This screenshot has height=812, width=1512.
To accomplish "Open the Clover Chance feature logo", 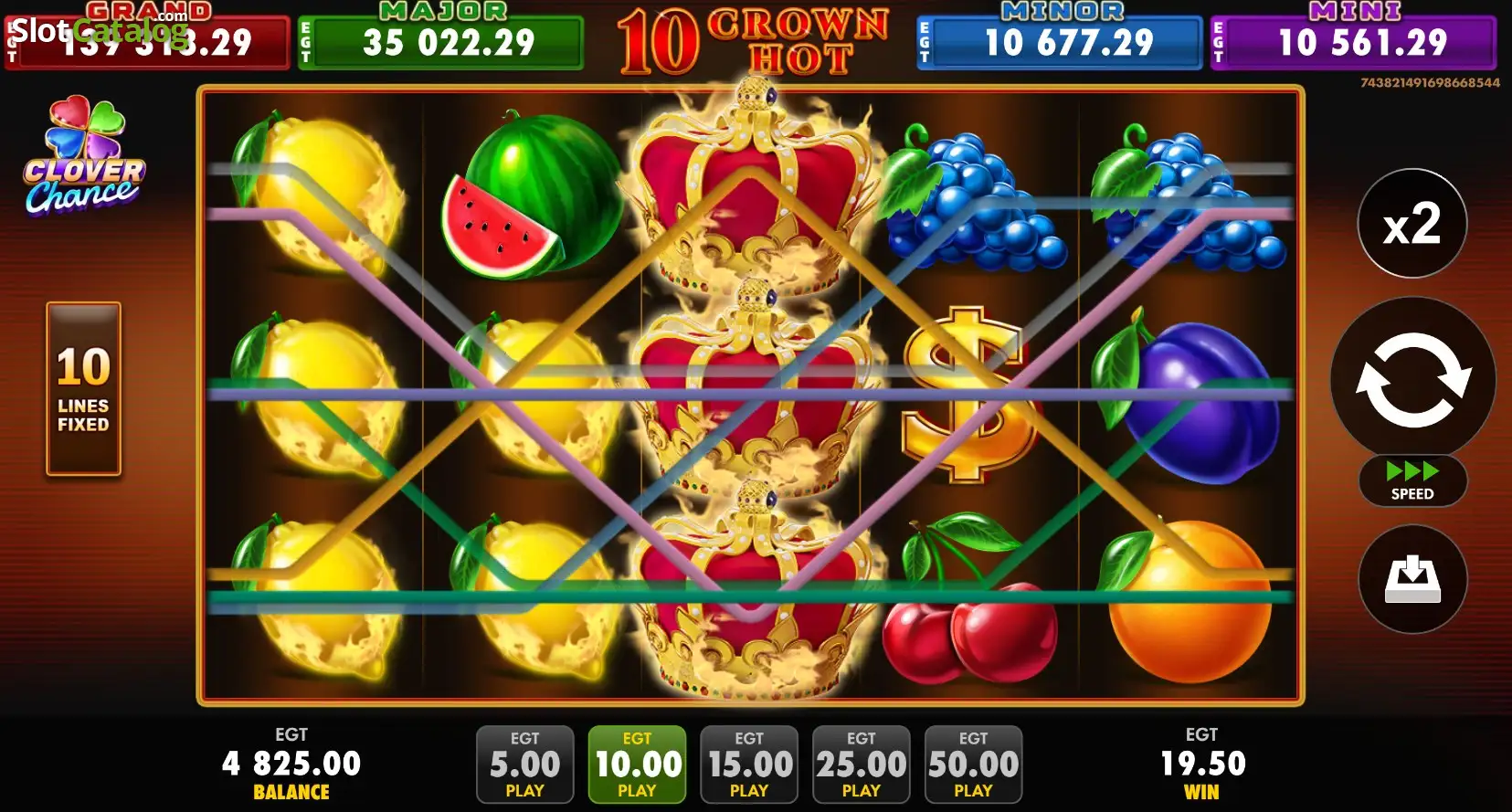I will tap(84, 157).
